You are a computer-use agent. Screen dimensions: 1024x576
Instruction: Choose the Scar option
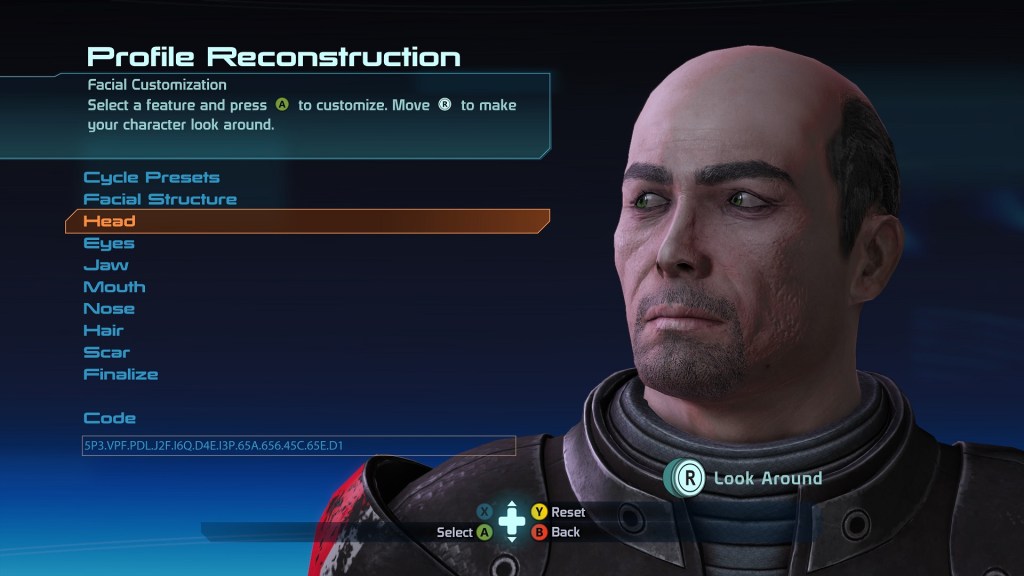(107, 353)
